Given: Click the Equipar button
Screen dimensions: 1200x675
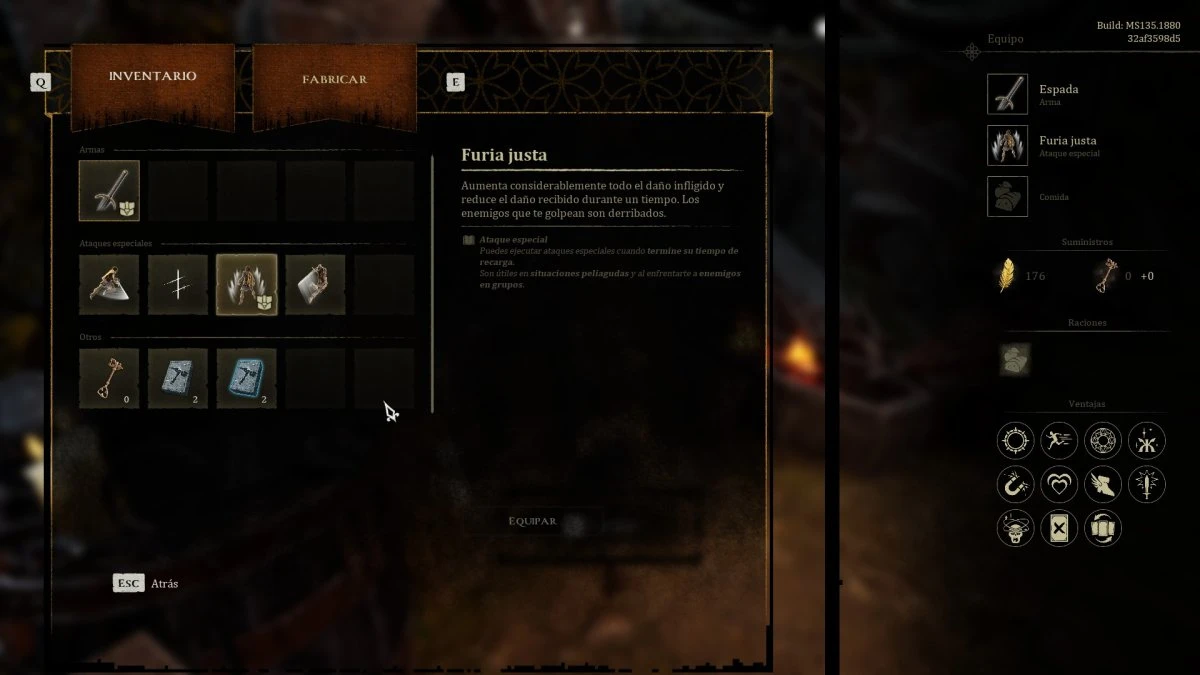Looking at the screenshot, I should point(532,521).
